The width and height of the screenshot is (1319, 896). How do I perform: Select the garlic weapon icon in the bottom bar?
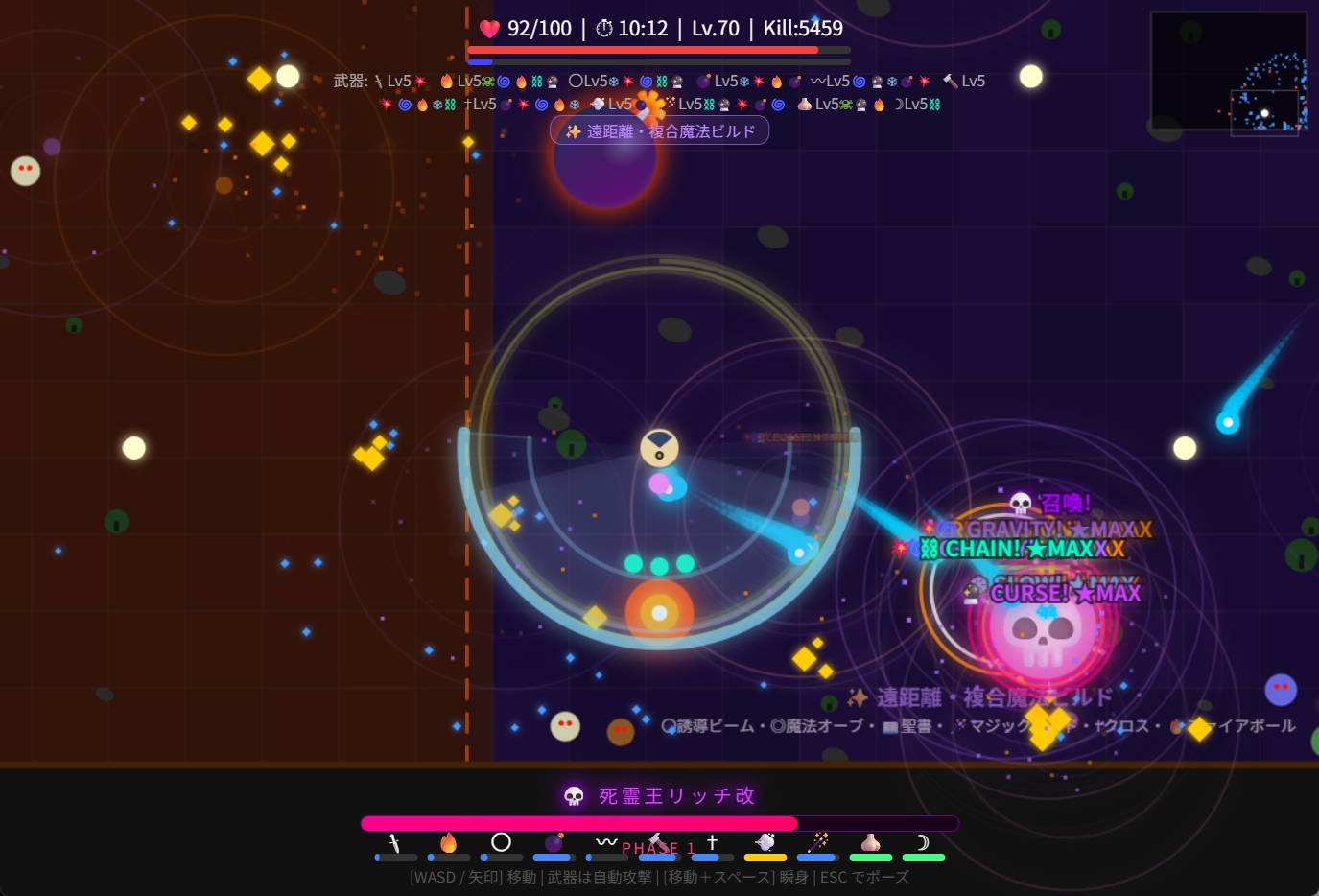click(x=870, y=842)
